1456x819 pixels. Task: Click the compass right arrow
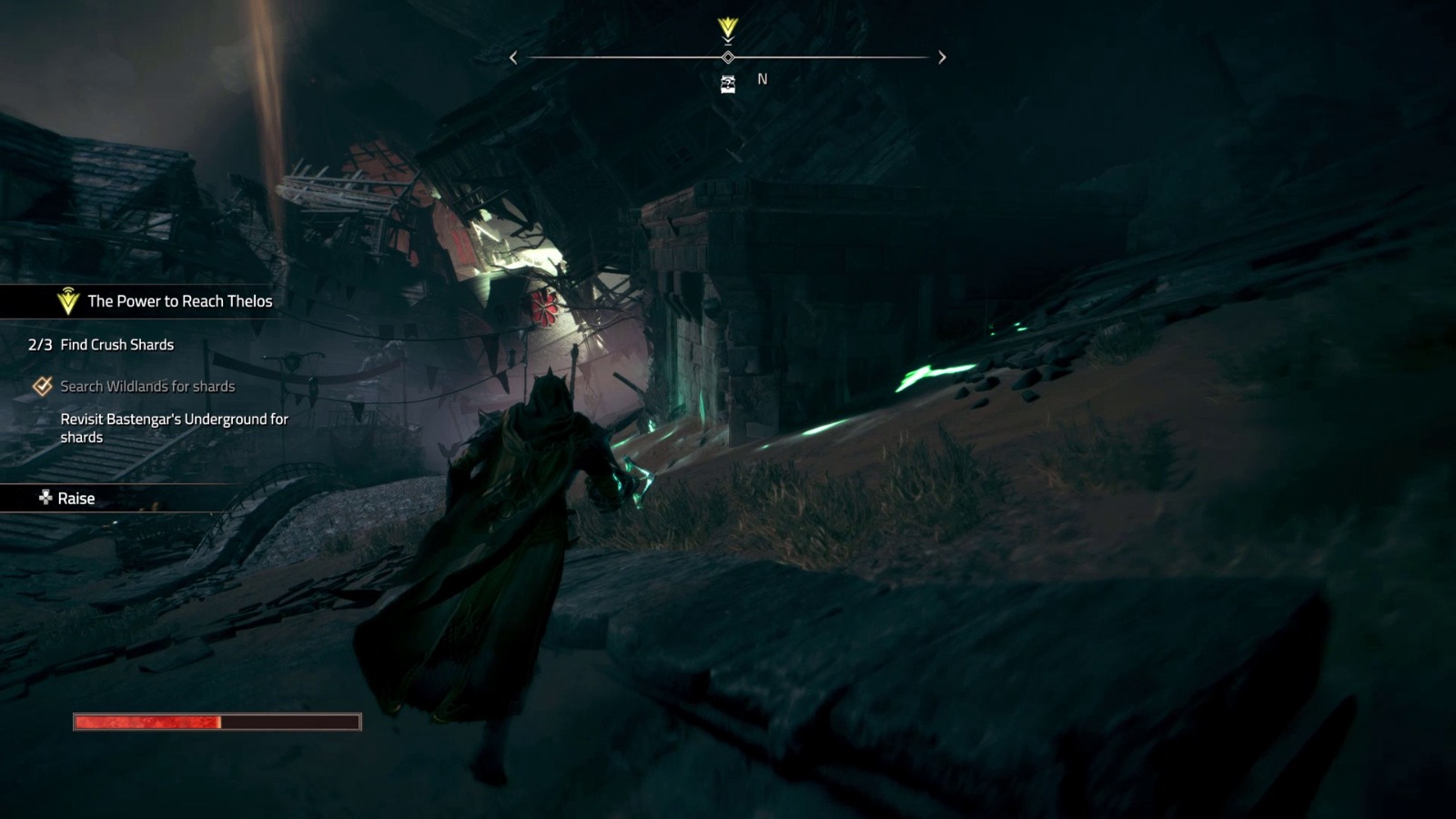pyautogui.click(x=942, y=57)
